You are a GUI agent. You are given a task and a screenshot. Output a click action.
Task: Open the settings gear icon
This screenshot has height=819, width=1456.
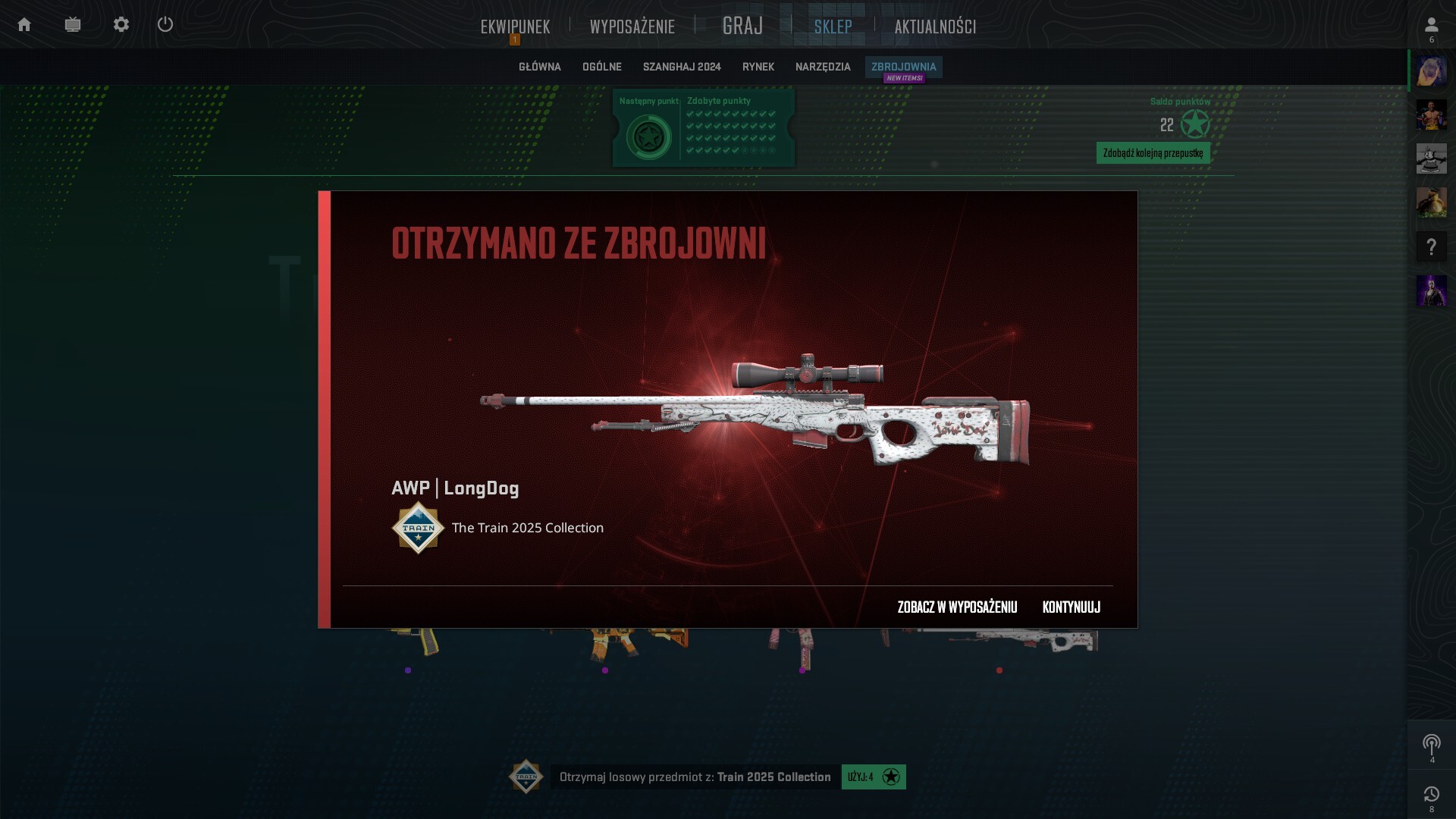pos(121,25)
